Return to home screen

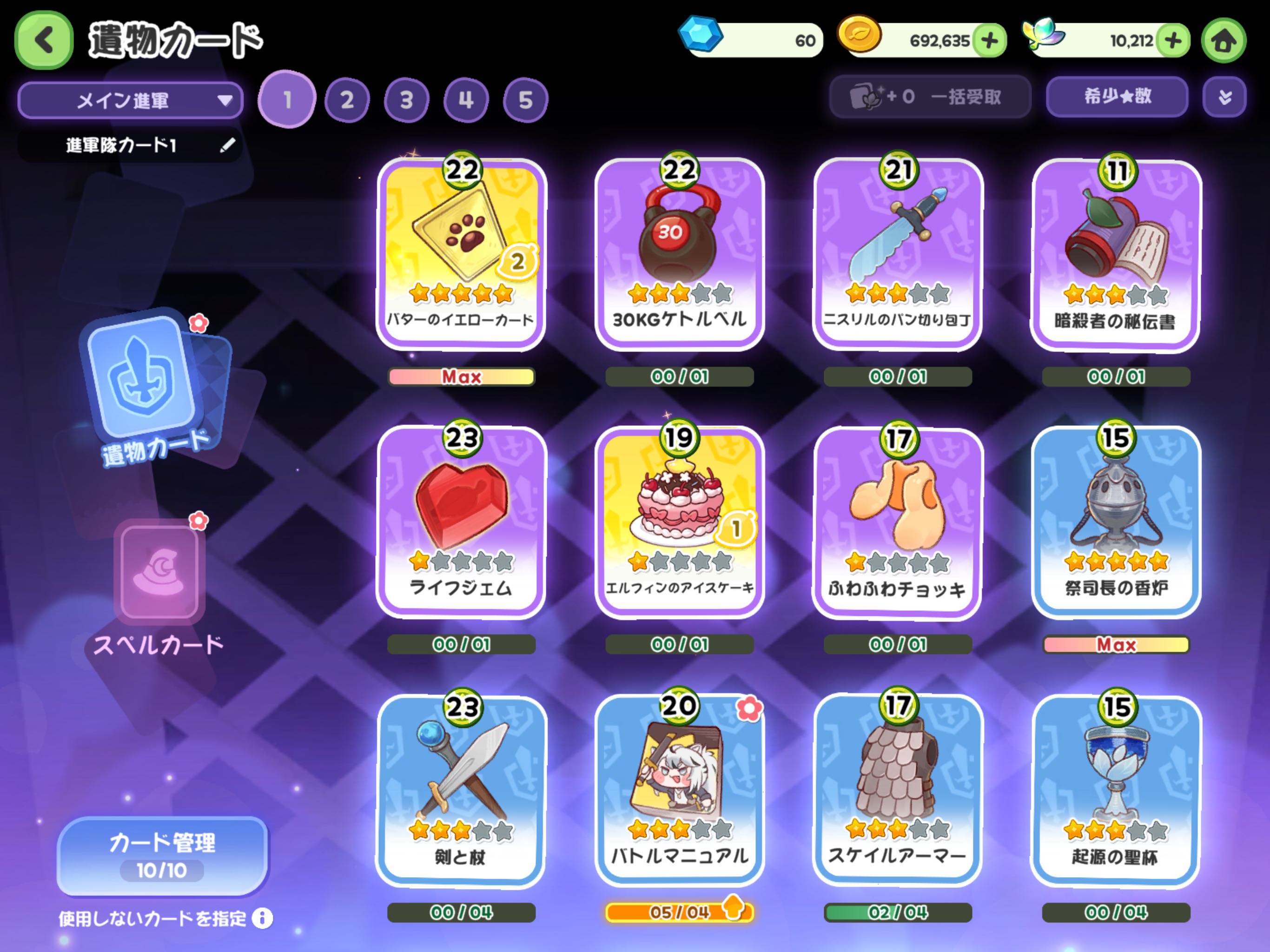[1224, 41]
